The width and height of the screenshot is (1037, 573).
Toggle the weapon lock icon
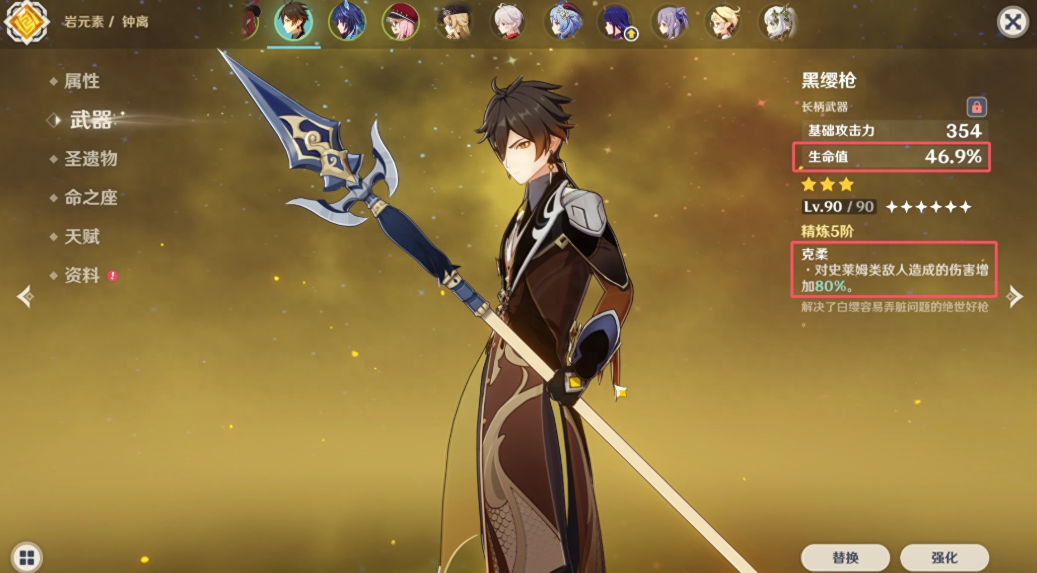(x=976, y=107)
